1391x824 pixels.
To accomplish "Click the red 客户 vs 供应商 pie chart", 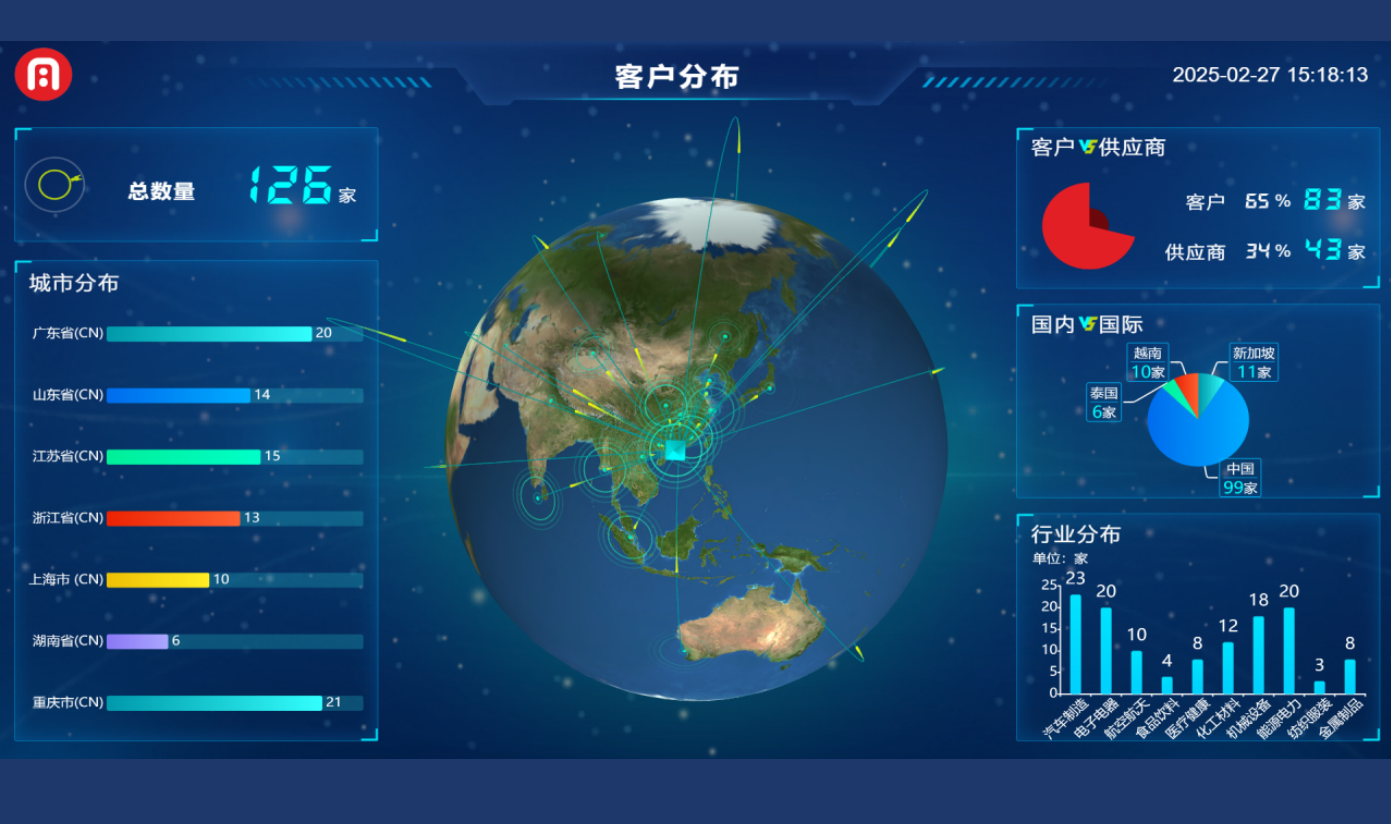I will [x=1087, y=226].
